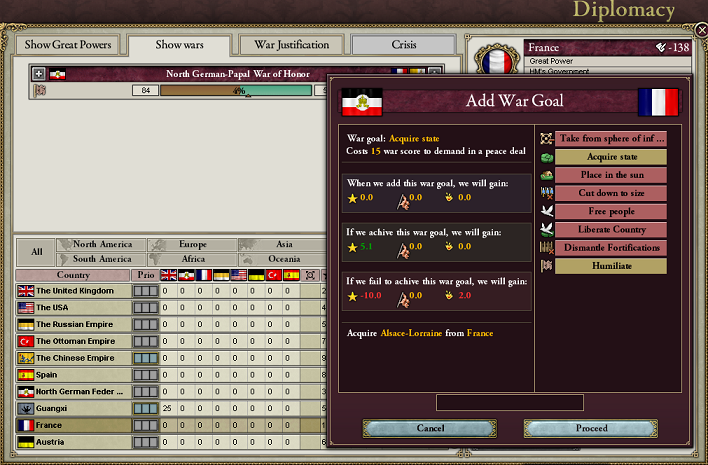Confirm with the Proceed button

591,428
